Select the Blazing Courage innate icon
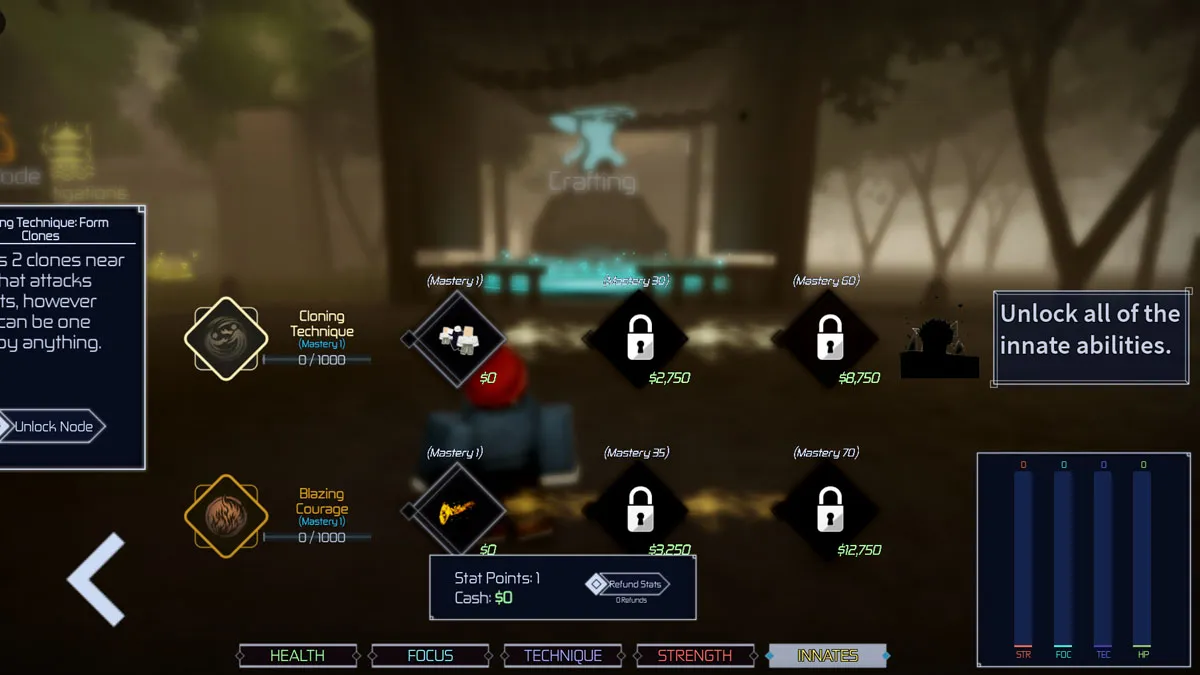The width and height of the screenshot is (1200, 675). pos(226,516)
